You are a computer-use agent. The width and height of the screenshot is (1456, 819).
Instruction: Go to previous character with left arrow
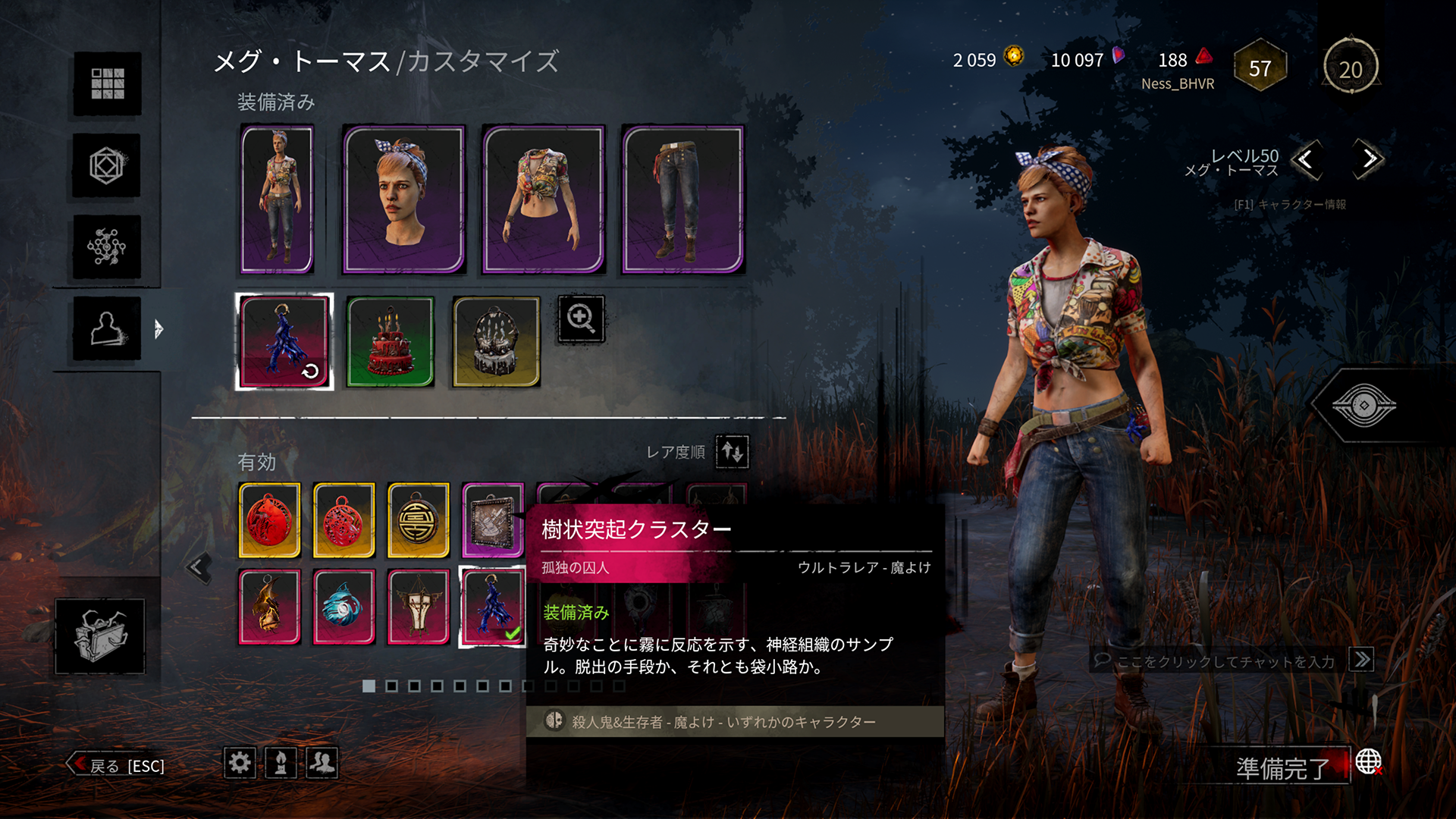1306,159
